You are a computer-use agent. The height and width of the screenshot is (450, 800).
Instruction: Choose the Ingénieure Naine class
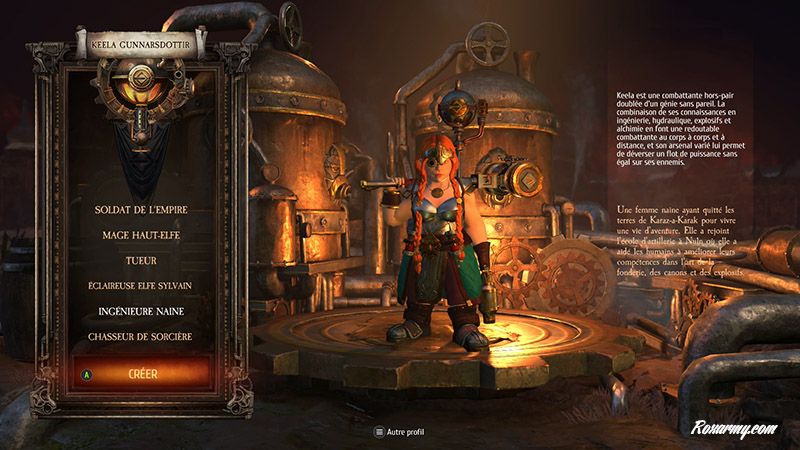coord(139,311)
